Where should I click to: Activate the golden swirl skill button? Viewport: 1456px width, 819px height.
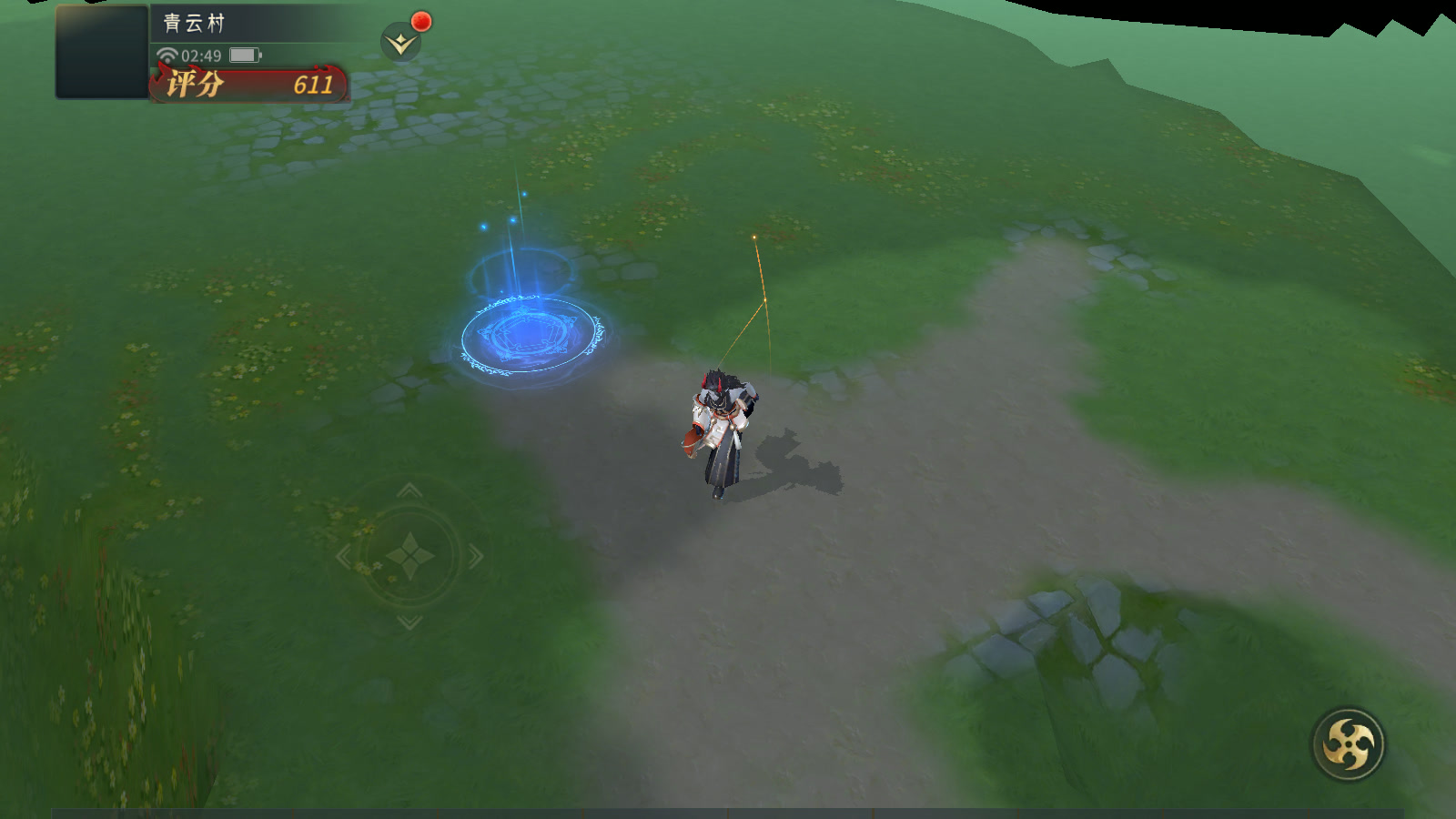[1348, 744]
